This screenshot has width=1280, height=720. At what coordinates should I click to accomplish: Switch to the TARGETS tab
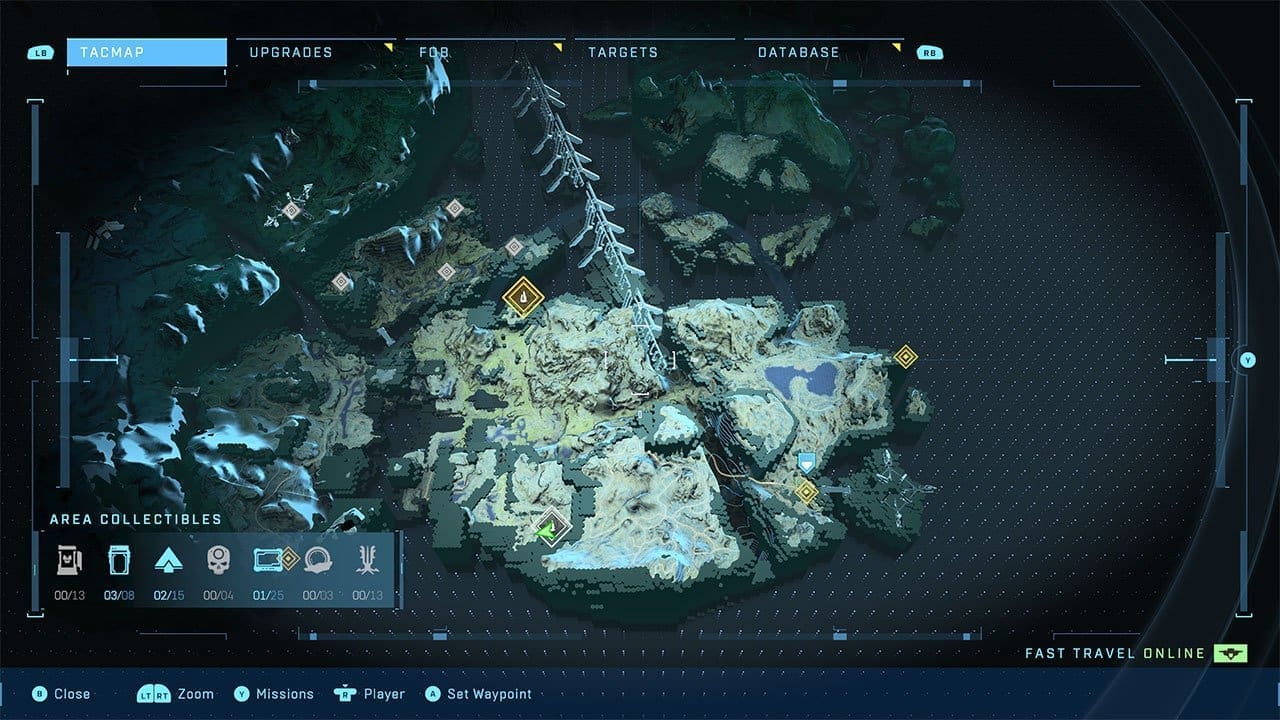(x=624, y=52)
